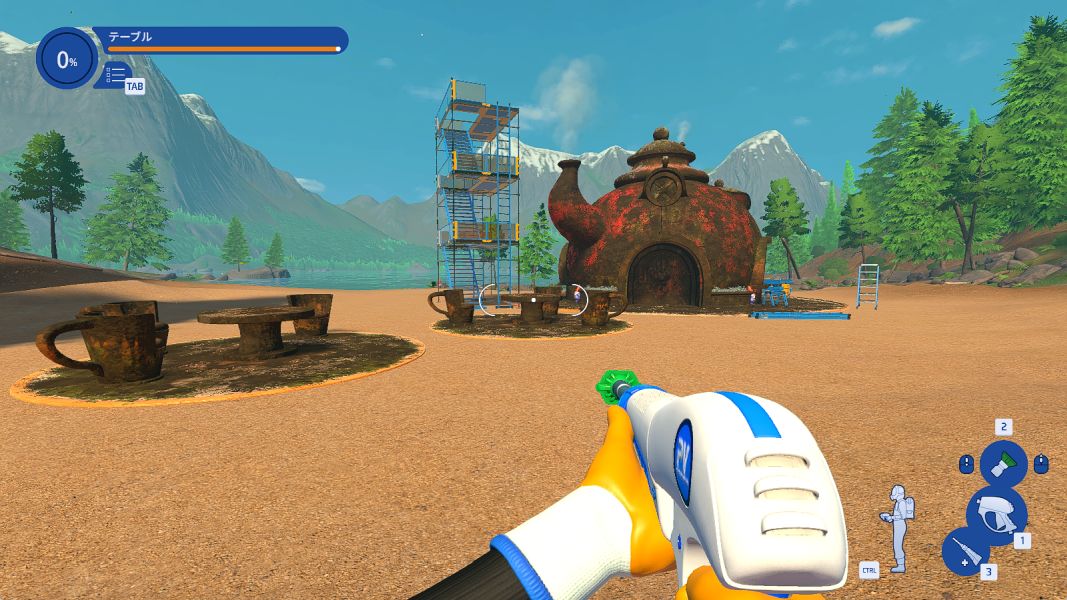Open the task checklist icon
The image size is (1067, 600).
(x=117, y=74)
